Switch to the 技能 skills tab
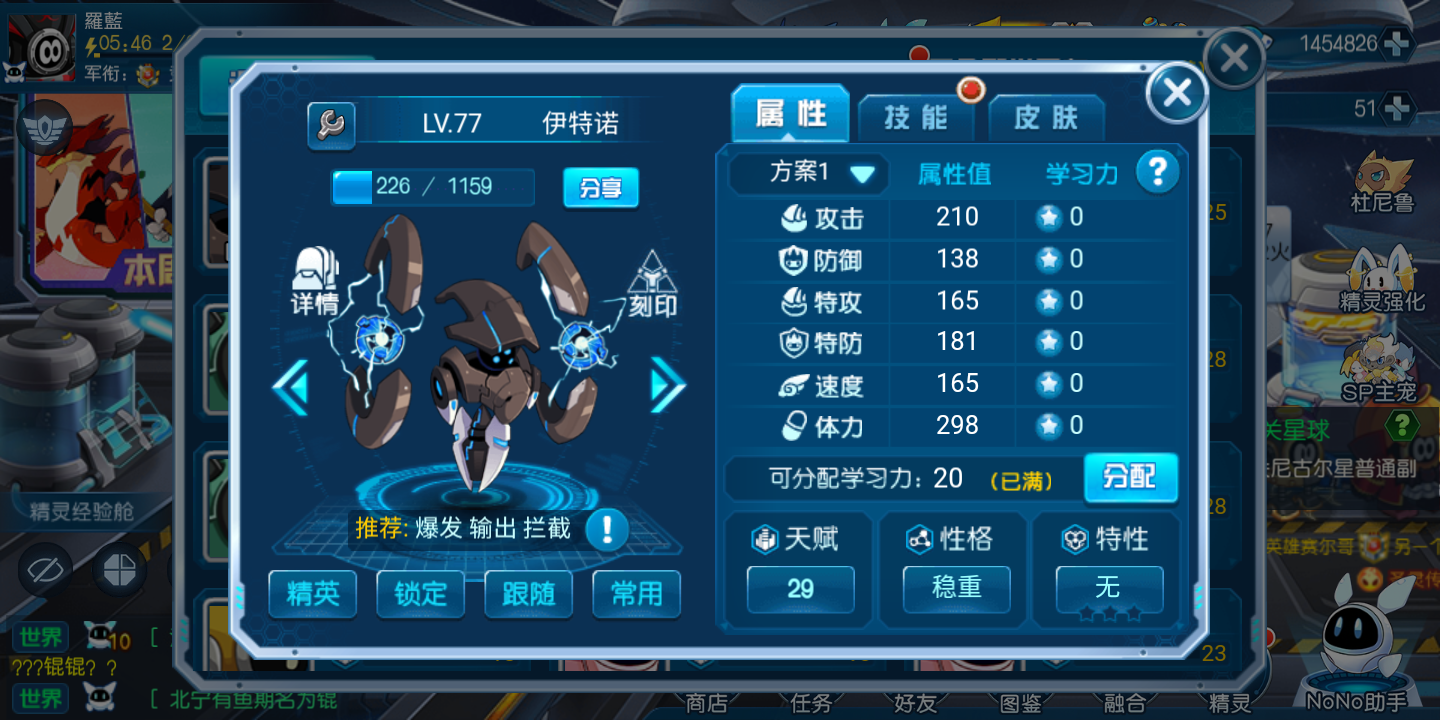The image size is (1440, 720). click(916, 118)
